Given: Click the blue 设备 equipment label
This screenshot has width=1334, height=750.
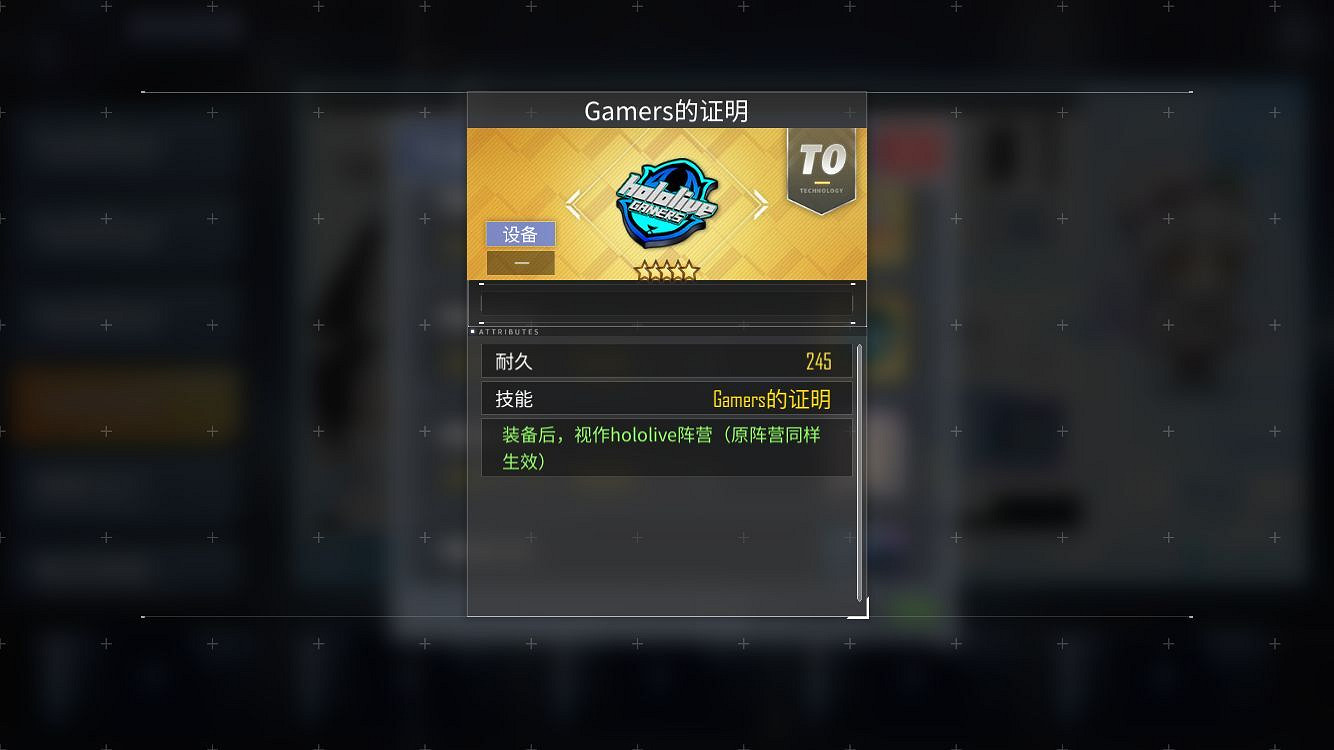Looking at the screenshot, I should [x=520, y=234].
